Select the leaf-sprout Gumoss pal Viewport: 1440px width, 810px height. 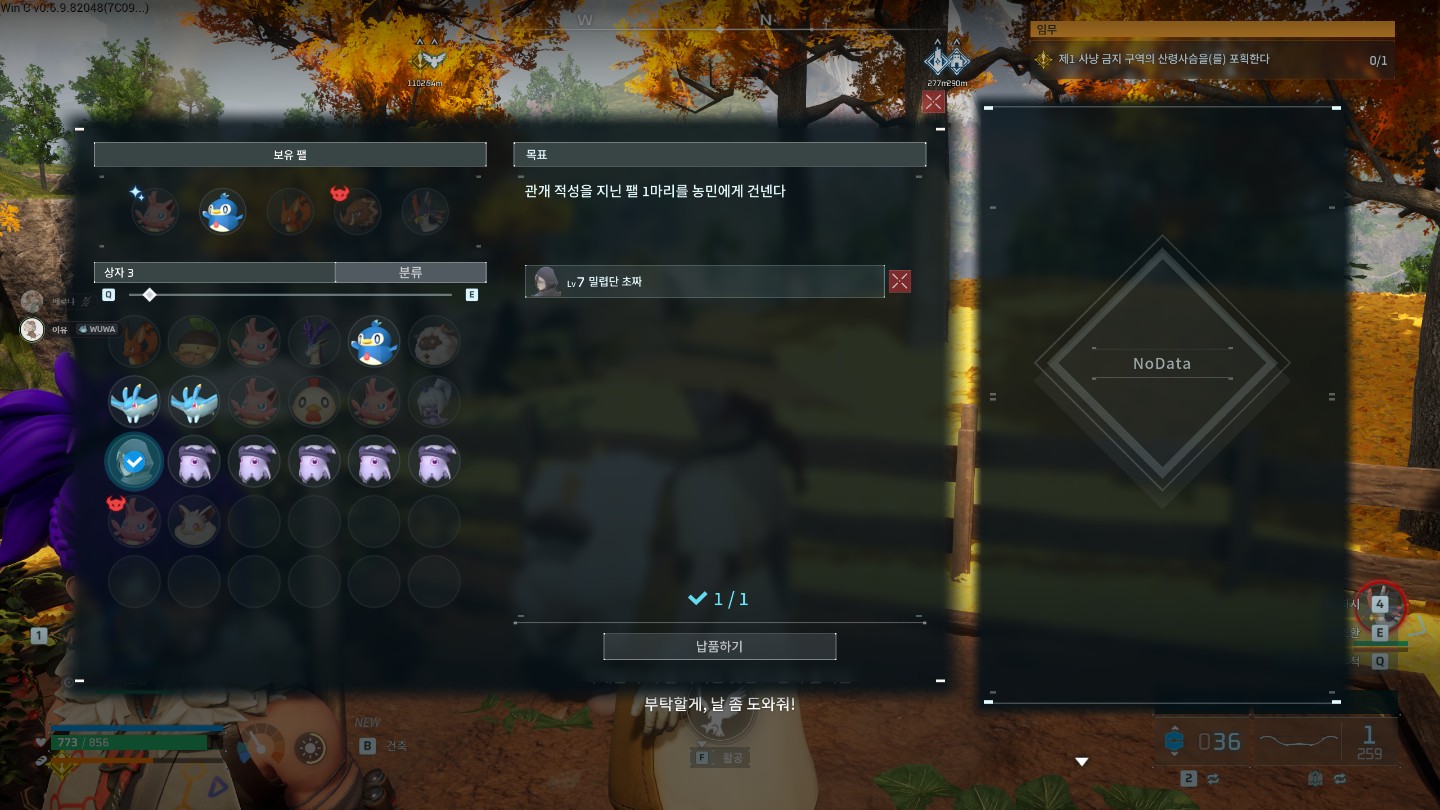(194, 342)
